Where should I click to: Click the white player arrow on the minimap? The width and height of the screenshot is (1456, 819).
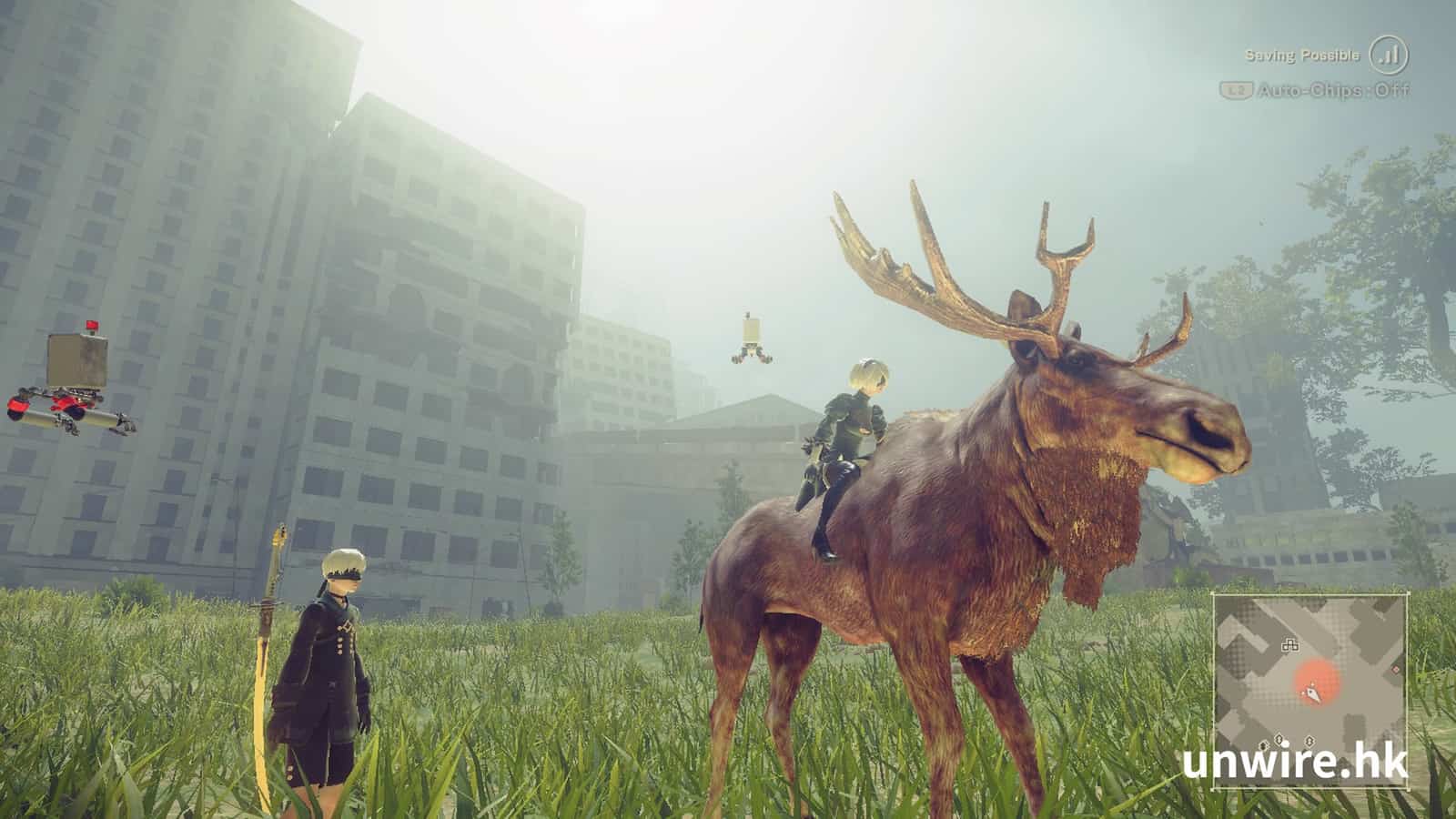tap(1313, 693)
